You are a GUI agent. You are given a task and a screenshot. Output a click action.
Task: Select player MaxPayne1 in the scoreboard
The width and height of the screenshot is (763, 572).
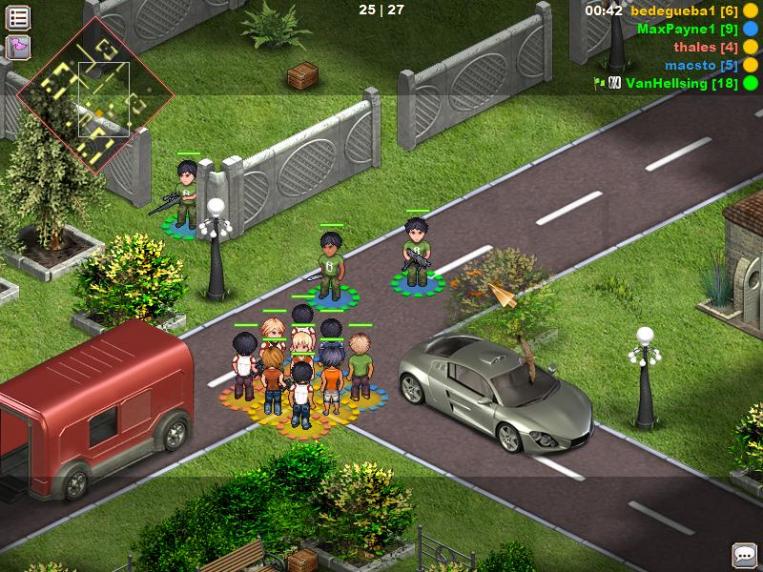pyautogui.click(x=687, y=29)
